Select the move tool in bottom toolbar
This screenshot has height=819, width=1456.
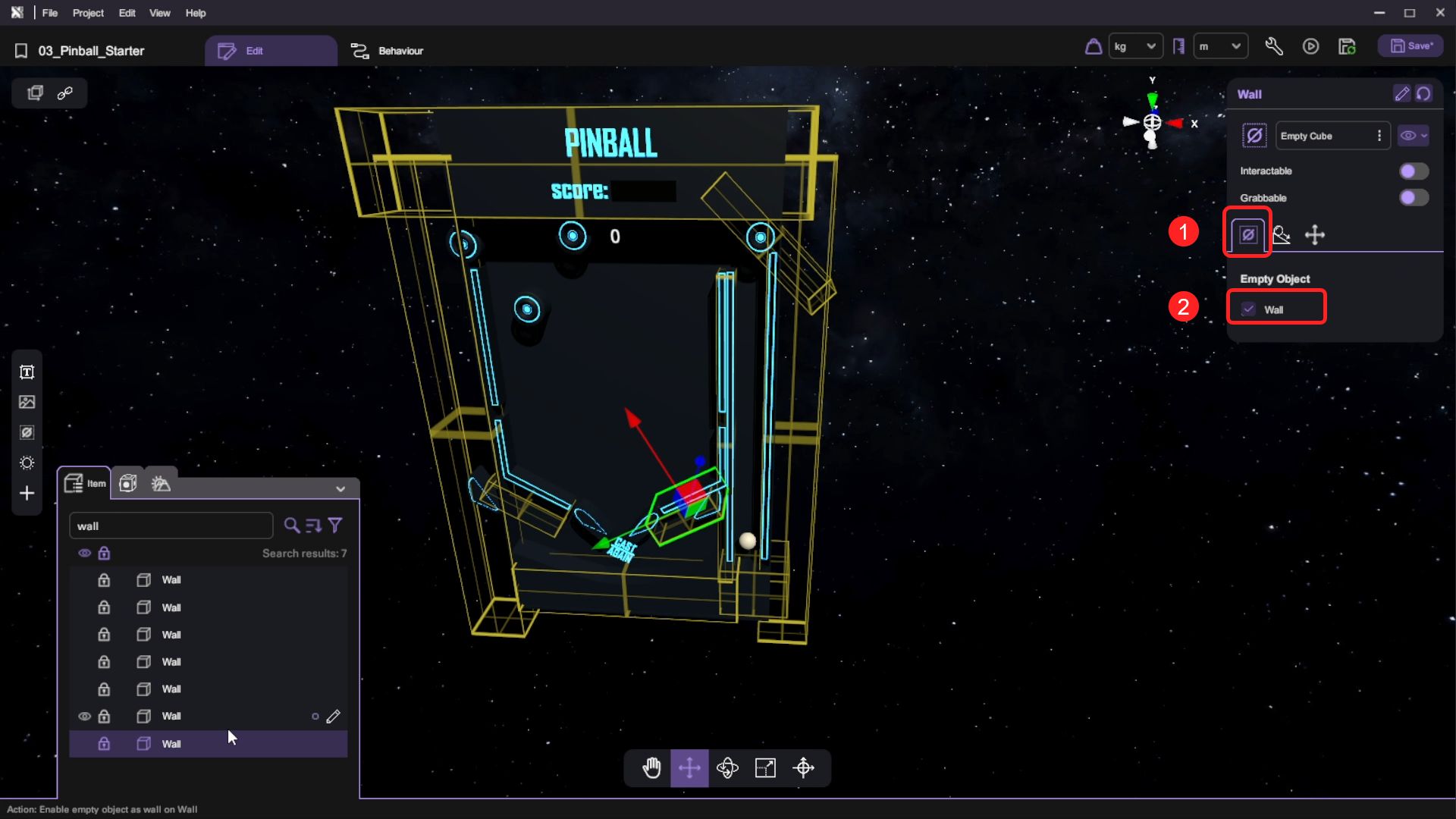coord(689,768)
